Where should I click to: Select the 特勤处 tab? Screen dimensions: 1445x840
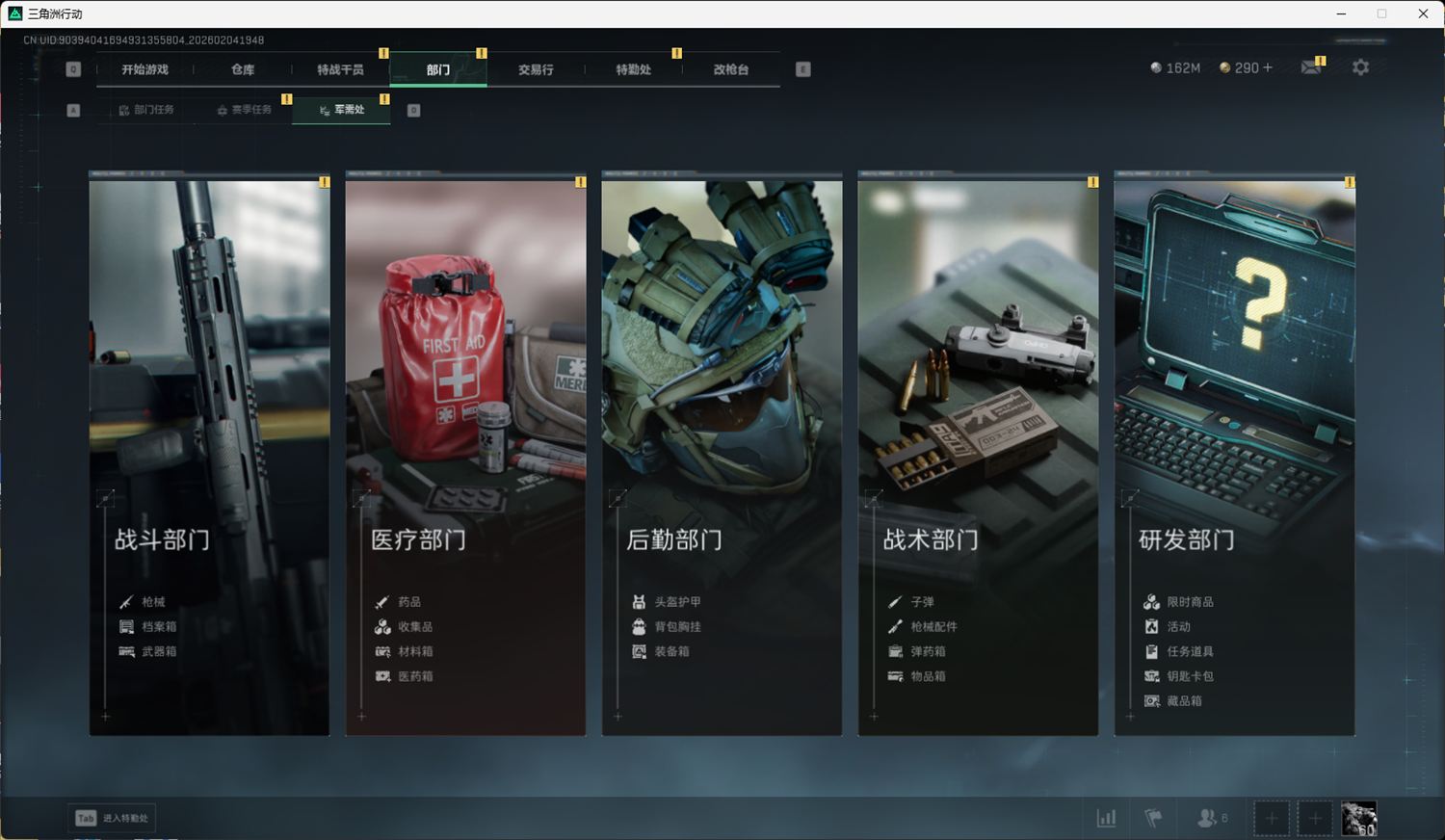[x=633, y=69]
